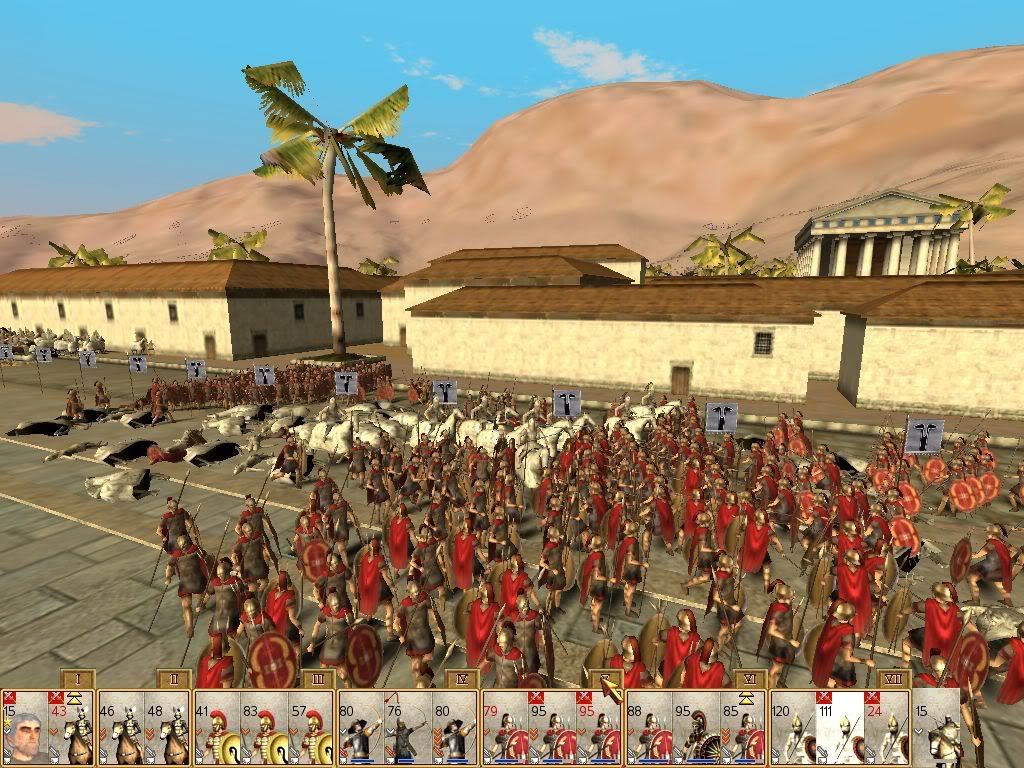Select the group VII tab
1024x768 pixels.
point(892,679)
